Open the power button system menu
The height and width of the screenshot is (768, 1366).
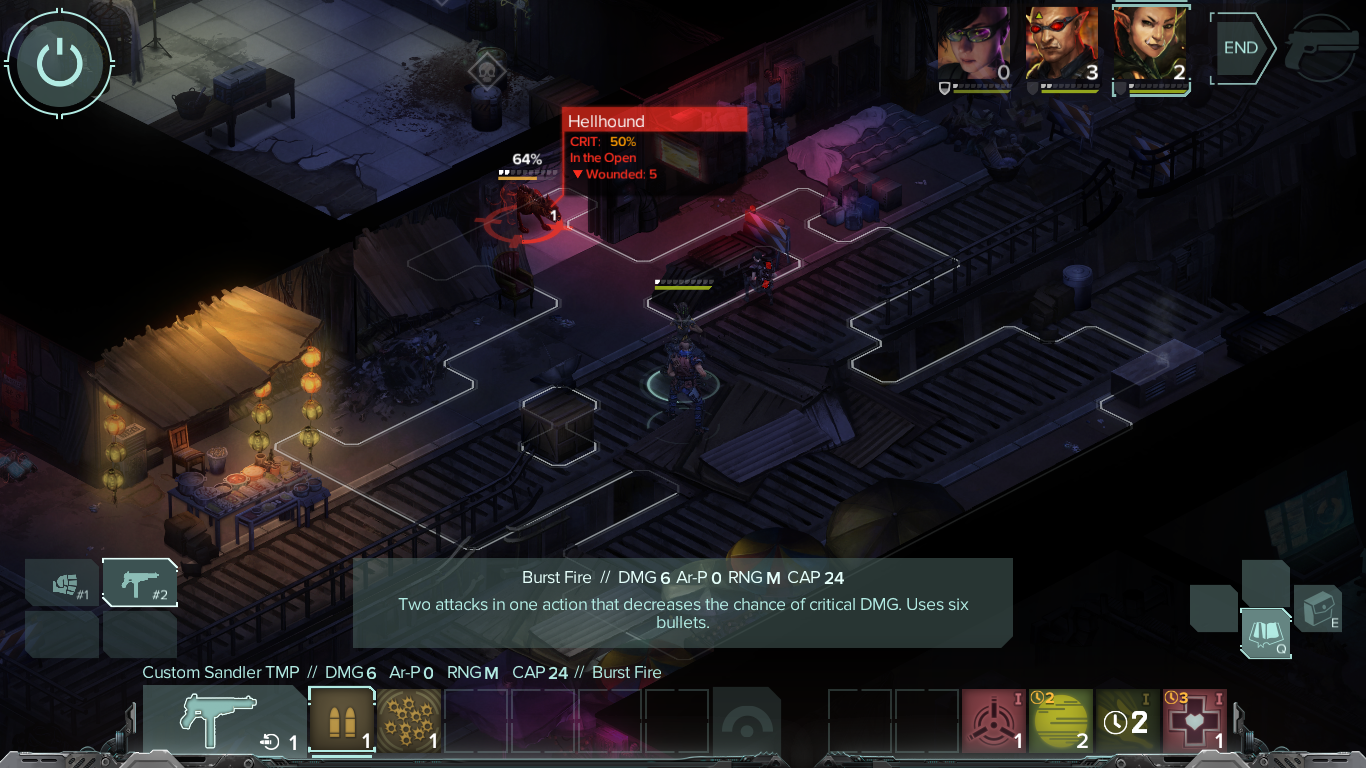pyautogui.click(x=59, y=62)
